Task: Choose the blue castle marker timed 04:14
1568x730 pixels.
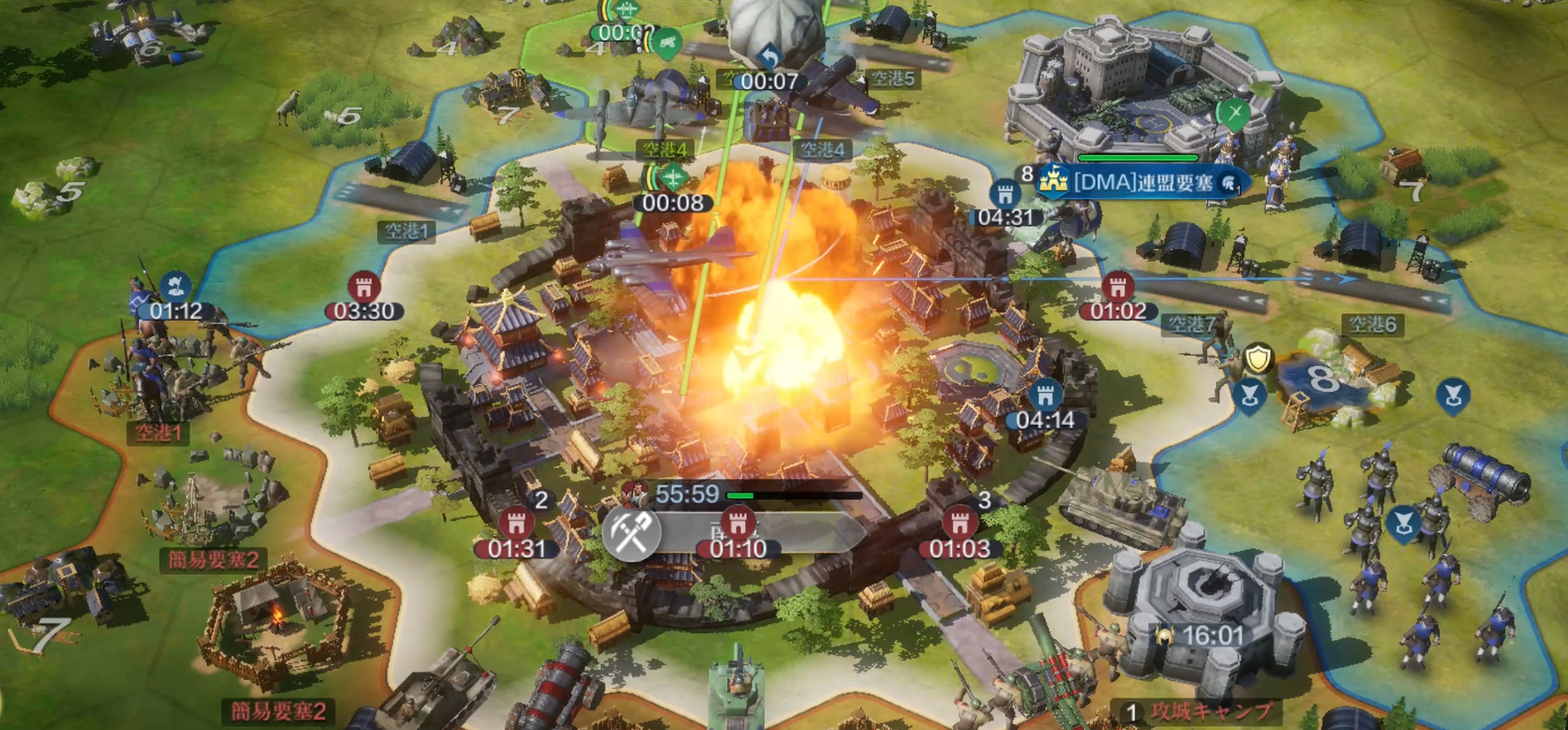Action: tap(1045, 395)
